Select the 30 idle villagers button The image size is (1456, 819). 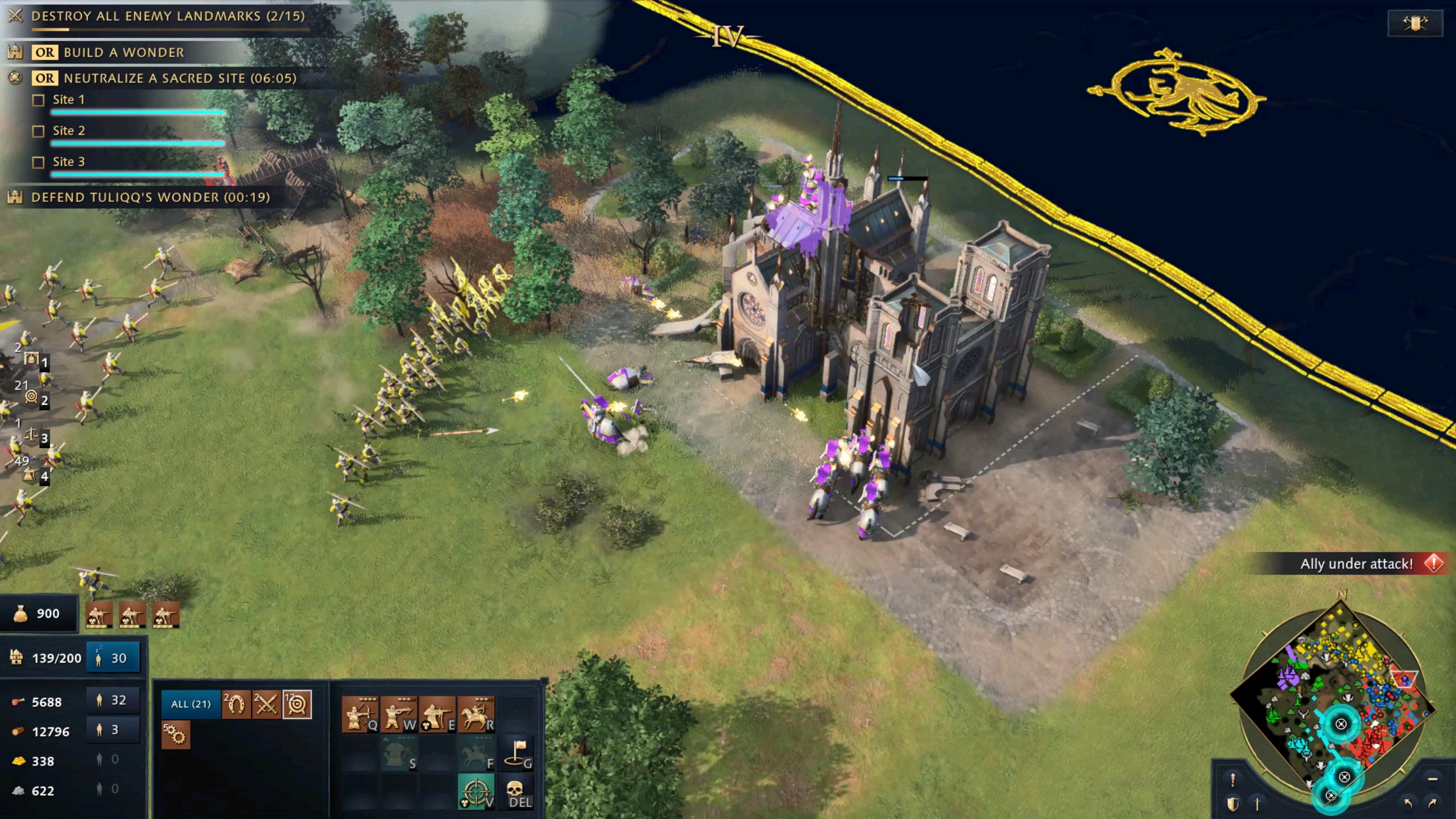tap(113, 658)
